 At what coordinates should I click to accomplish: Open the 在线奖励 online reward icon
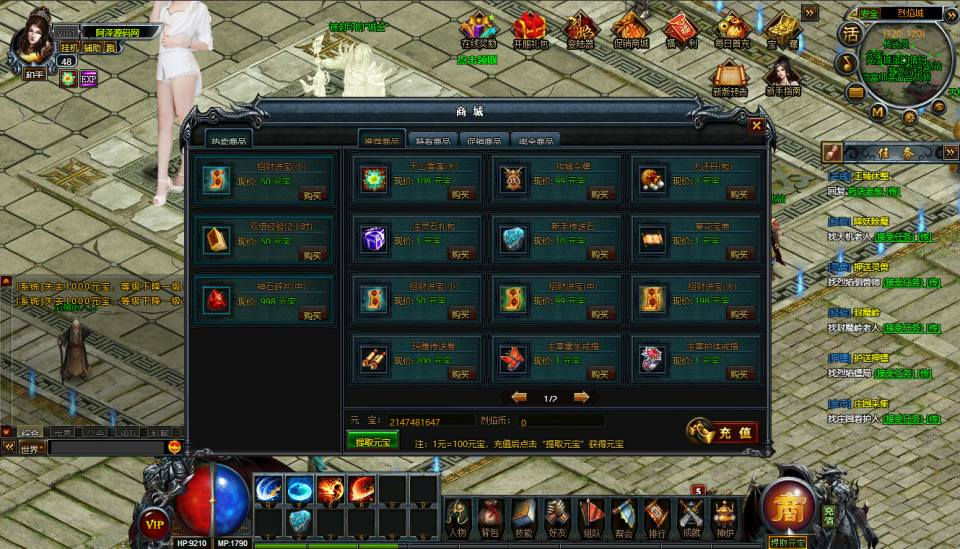click(478, 30)
